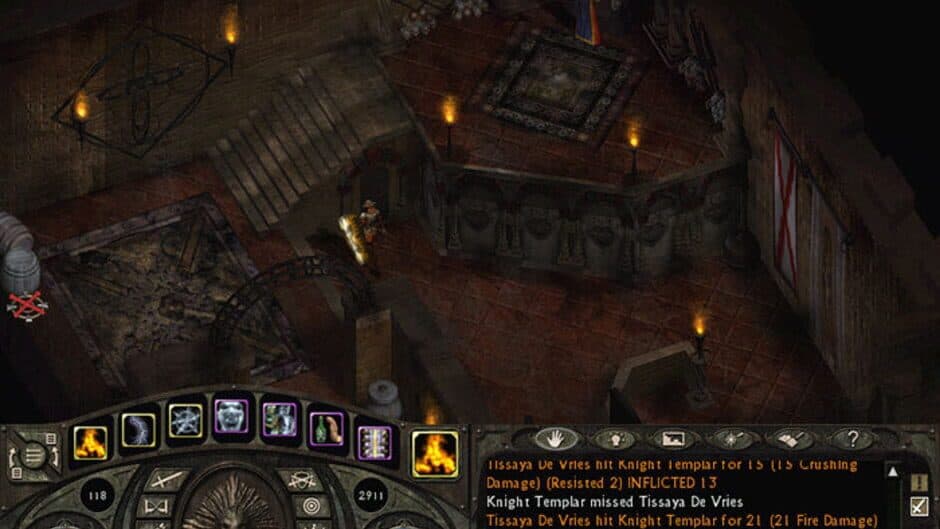Open the round menu list button
The image size is (940, 529).
click(x=33, y=456)
